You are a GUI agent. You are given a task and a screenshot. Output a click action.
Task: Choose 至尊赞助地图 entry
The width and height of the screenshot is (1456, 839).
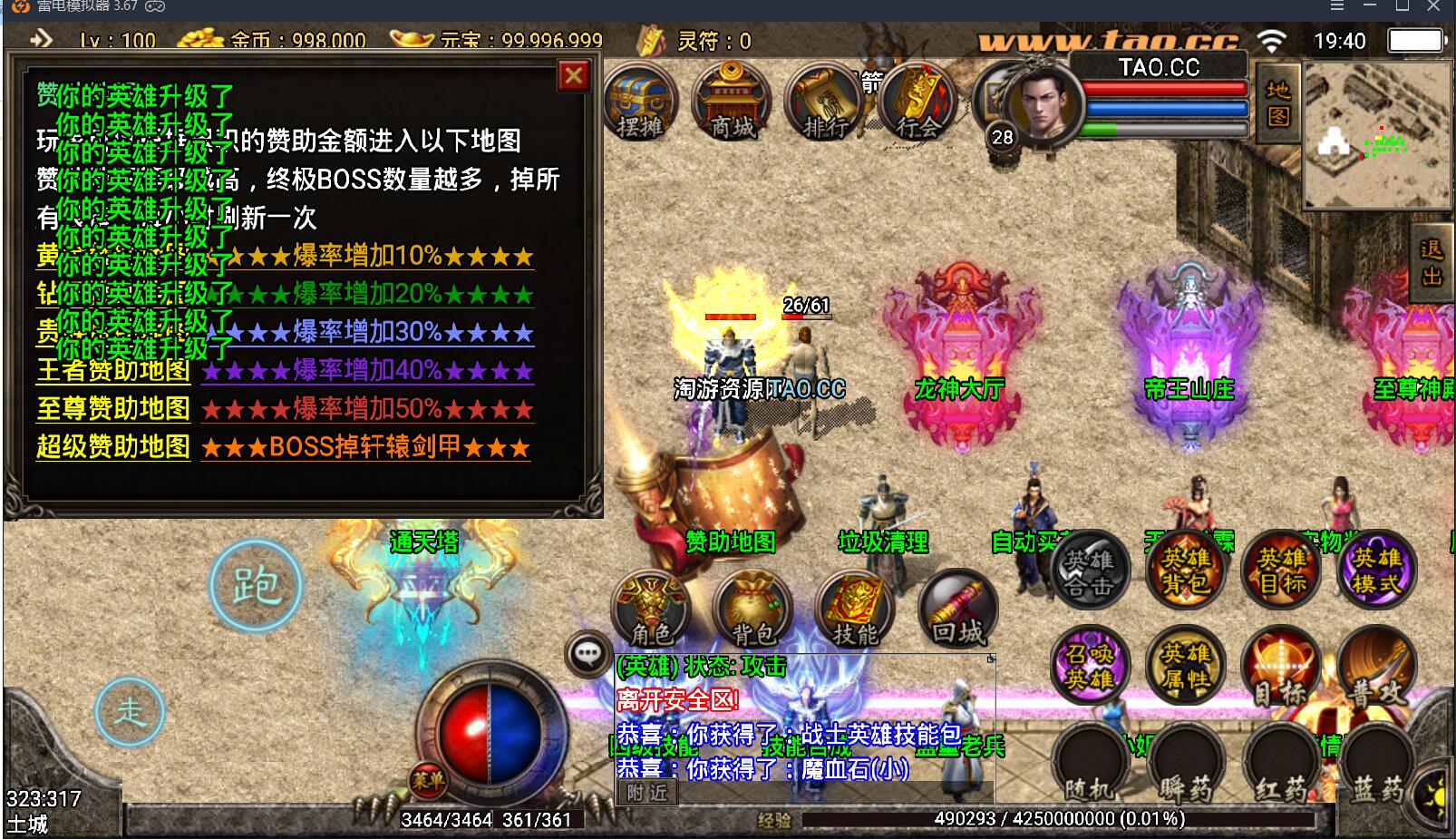tap(113, 409)
